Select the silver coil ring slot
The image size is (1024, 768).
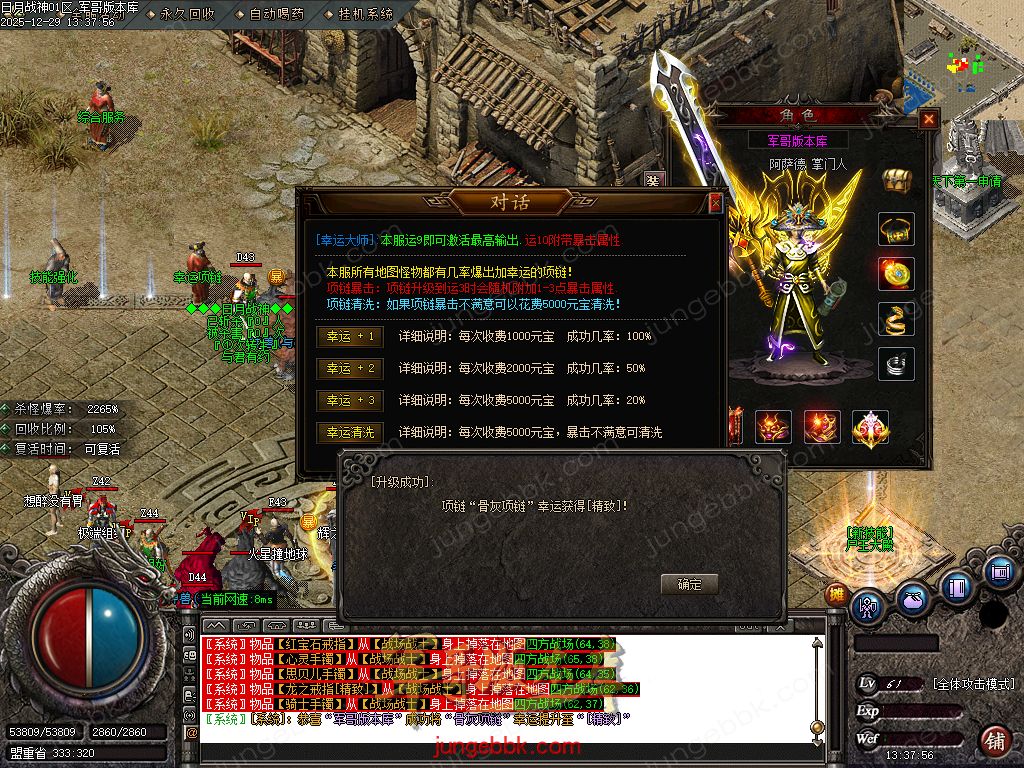(896, 364)
